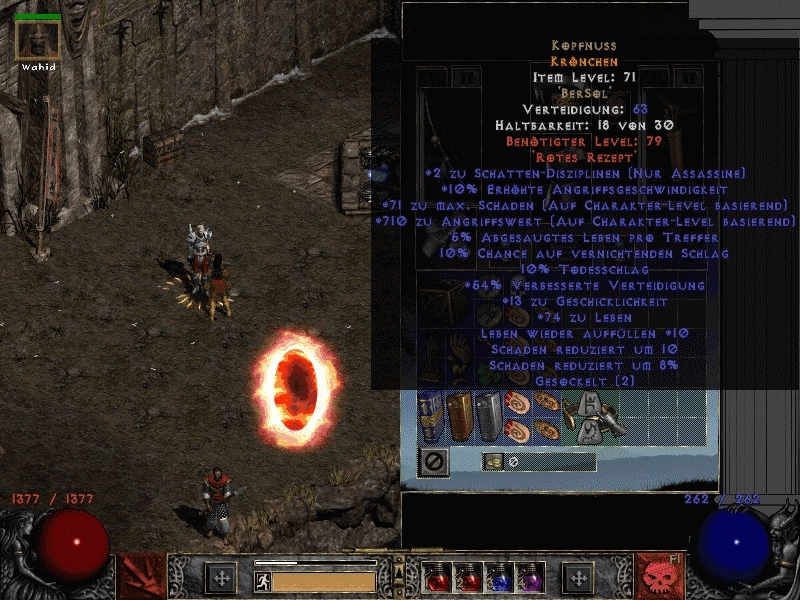Change the left-click red attack skill
Viewport: 800px width, 600px height.
[141, 576]
